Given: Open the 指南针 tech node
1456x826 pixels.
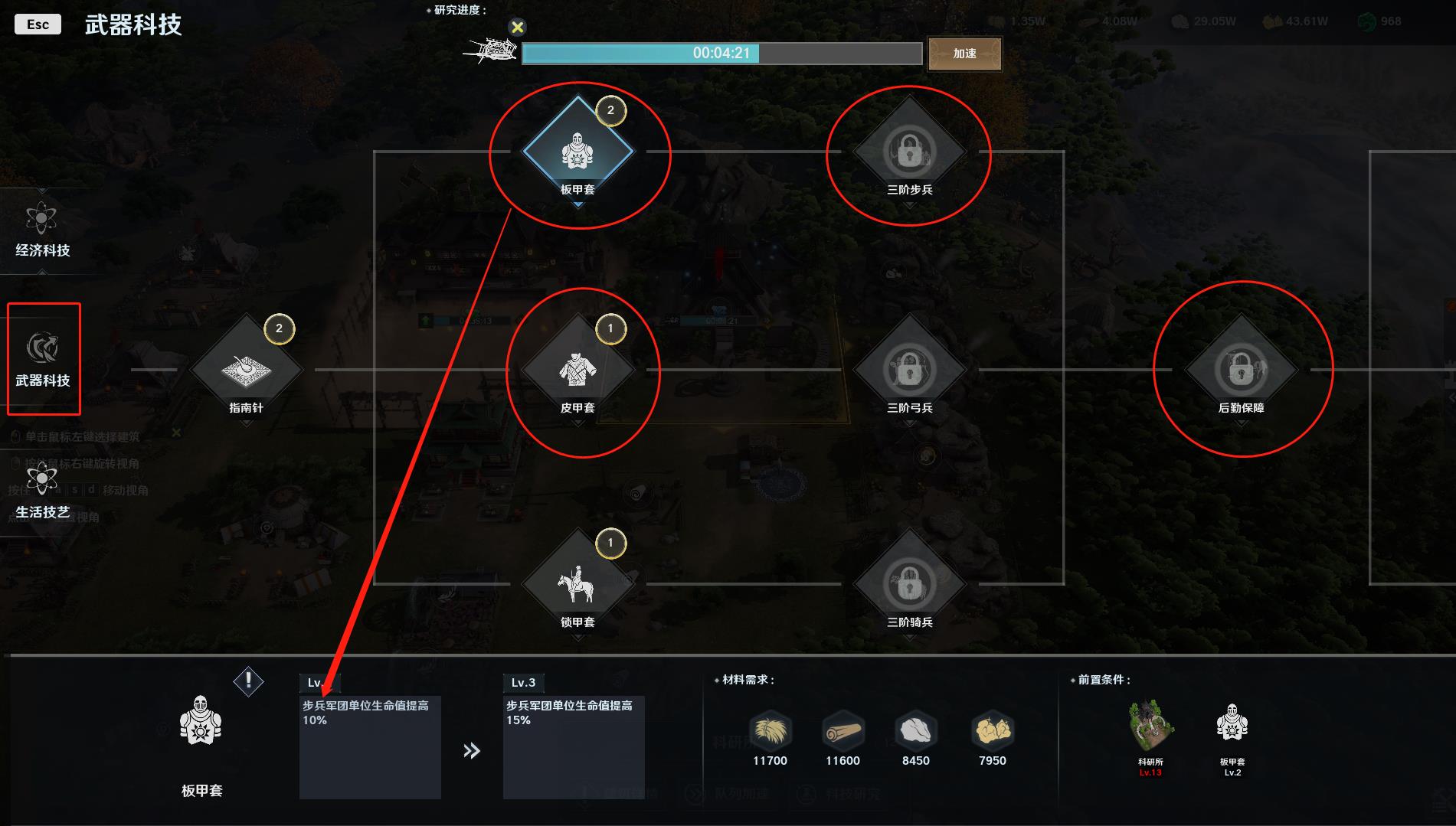Looking at the screenshot, I should (x=246, y=370).
